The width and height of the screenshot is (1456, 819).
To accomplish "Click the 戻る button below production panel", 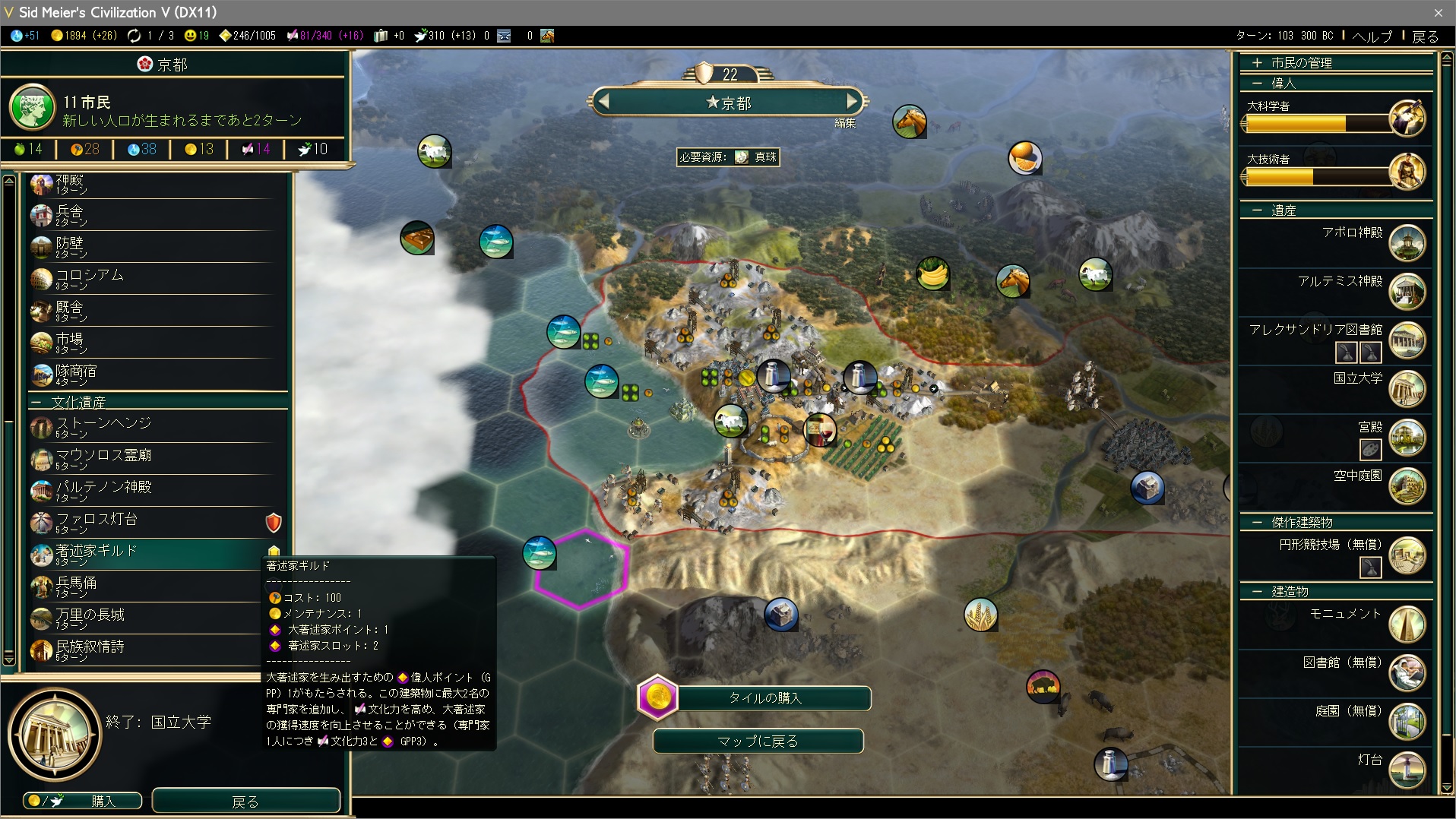I will click(245, 801).
